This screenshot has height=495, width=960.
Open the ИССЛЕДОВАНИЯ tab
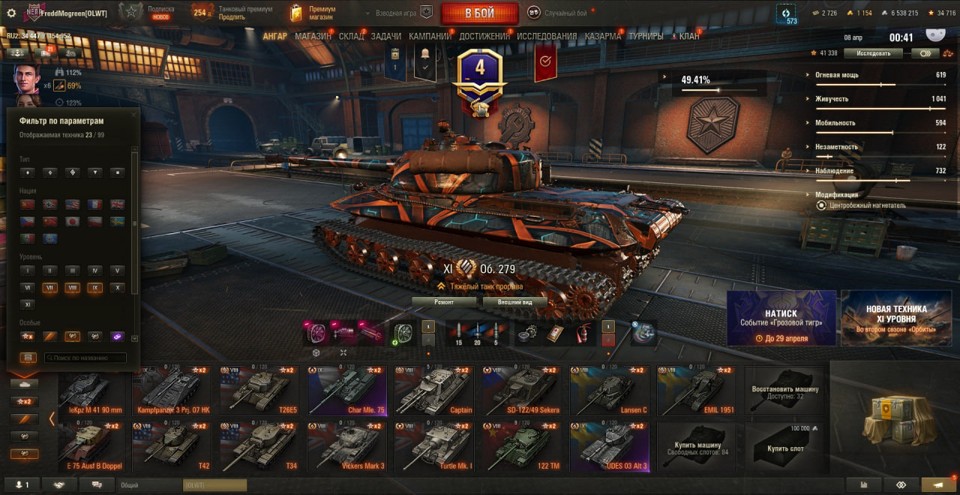coord(546,36)
